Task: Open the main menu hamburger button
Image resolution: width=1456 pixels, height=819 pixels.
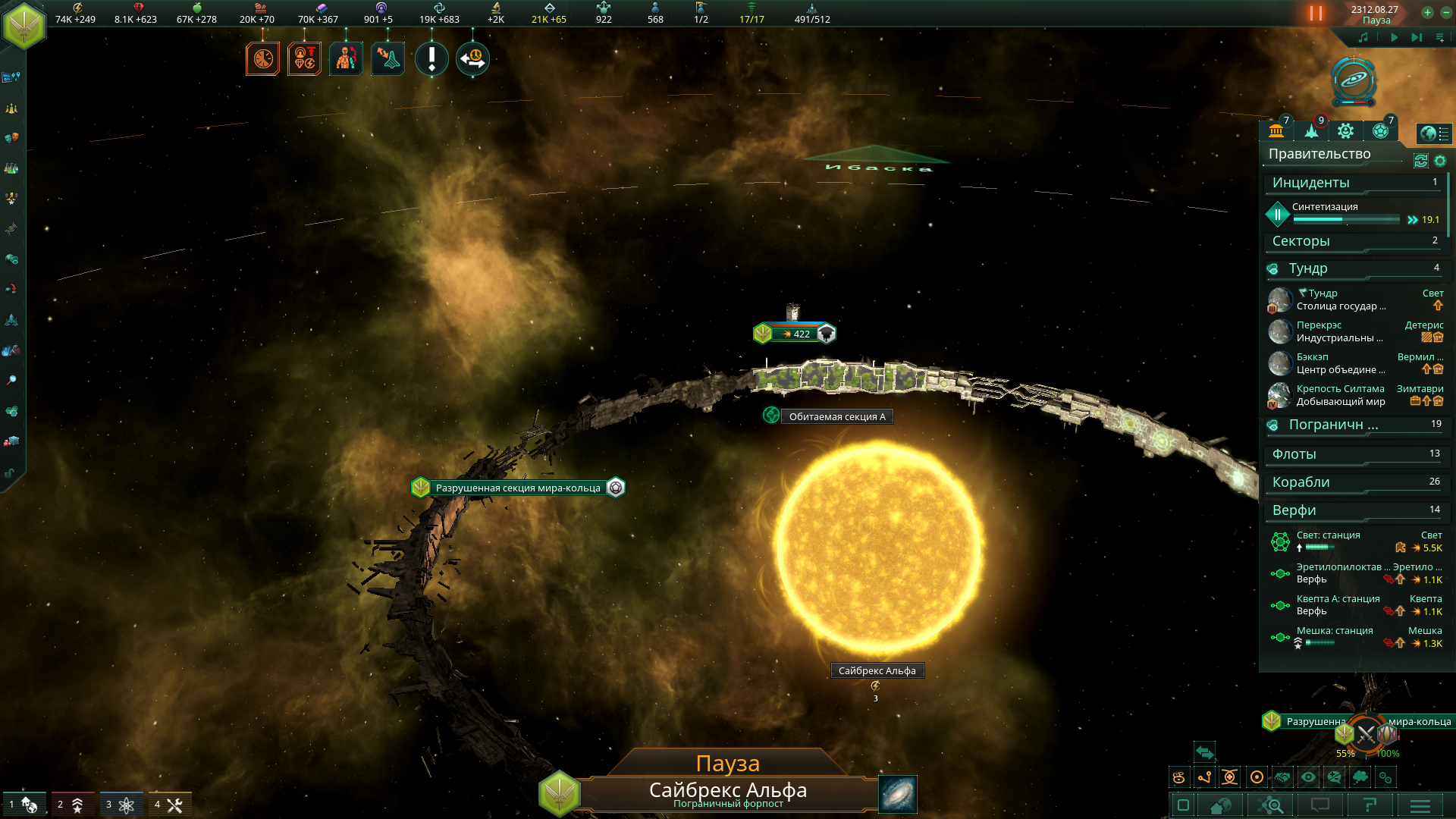Action: [x=1420, y=805]
